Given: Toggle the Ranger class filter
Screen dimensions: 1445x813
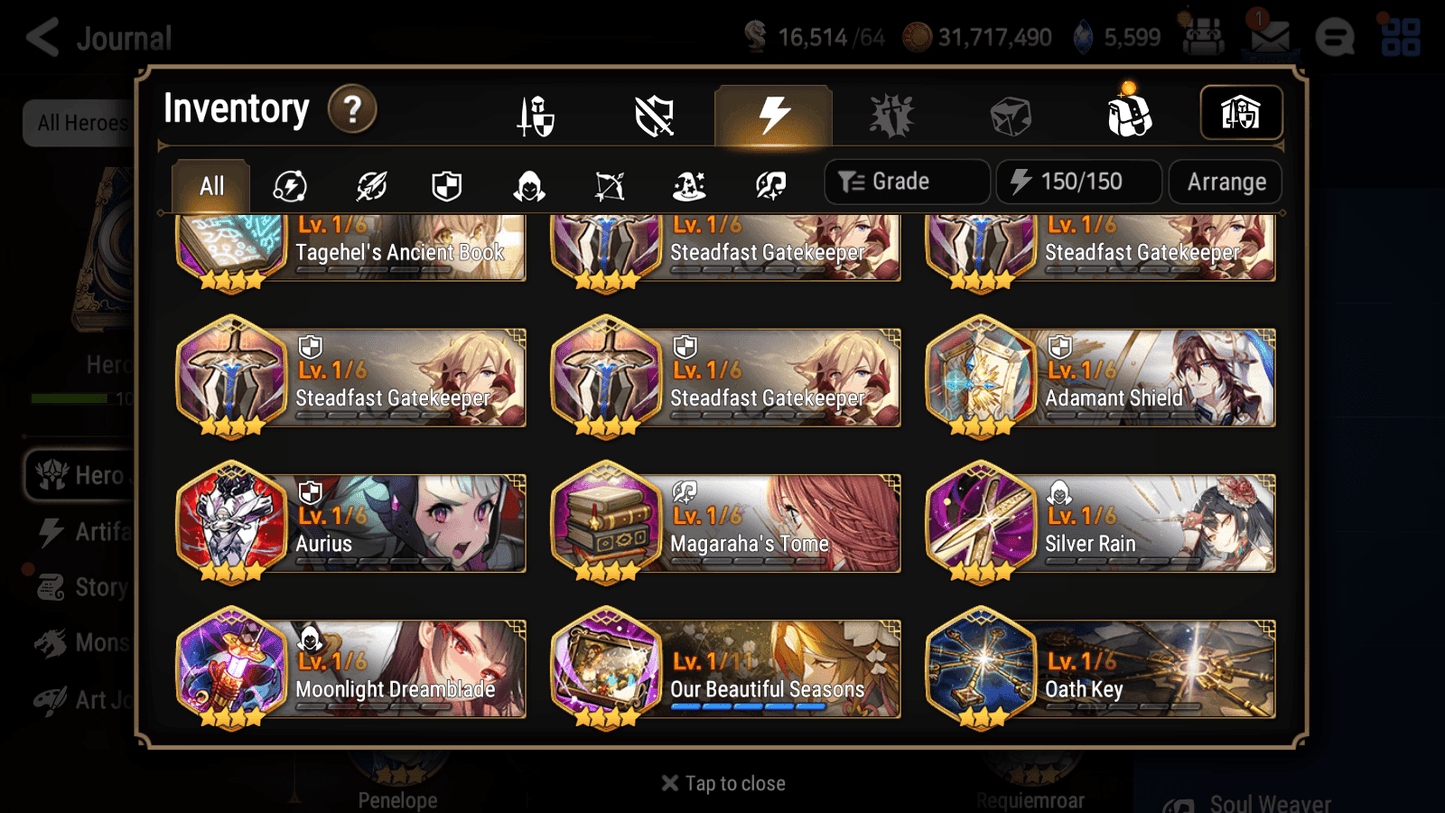Looking at the screenshot, I should pyautogui.click(x=608, y=182).
